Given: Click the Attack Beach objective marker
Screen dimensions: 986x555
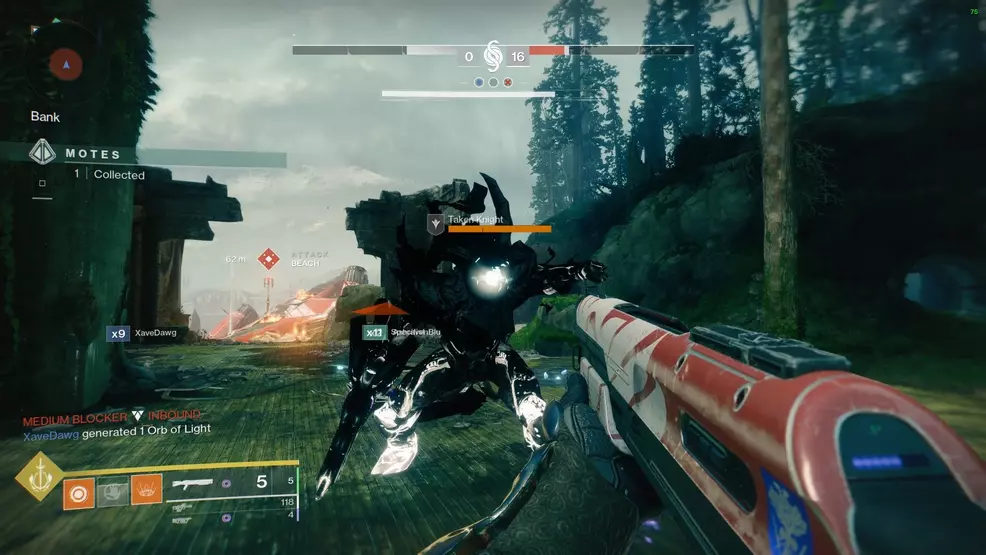Looking at the screenshot, I should pyautogui.click(x=268, y=259).
